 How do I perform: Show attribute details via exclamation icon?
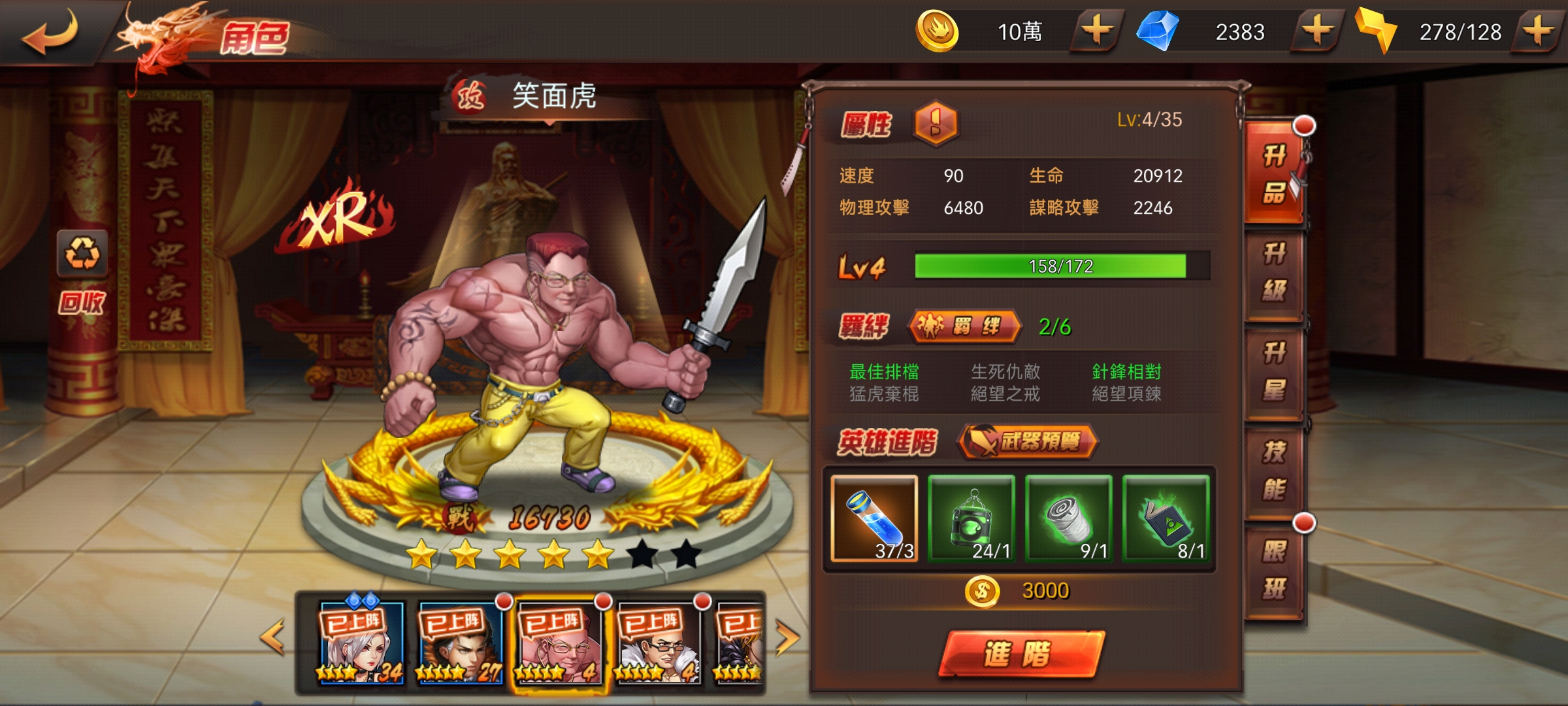click(936, 123)
